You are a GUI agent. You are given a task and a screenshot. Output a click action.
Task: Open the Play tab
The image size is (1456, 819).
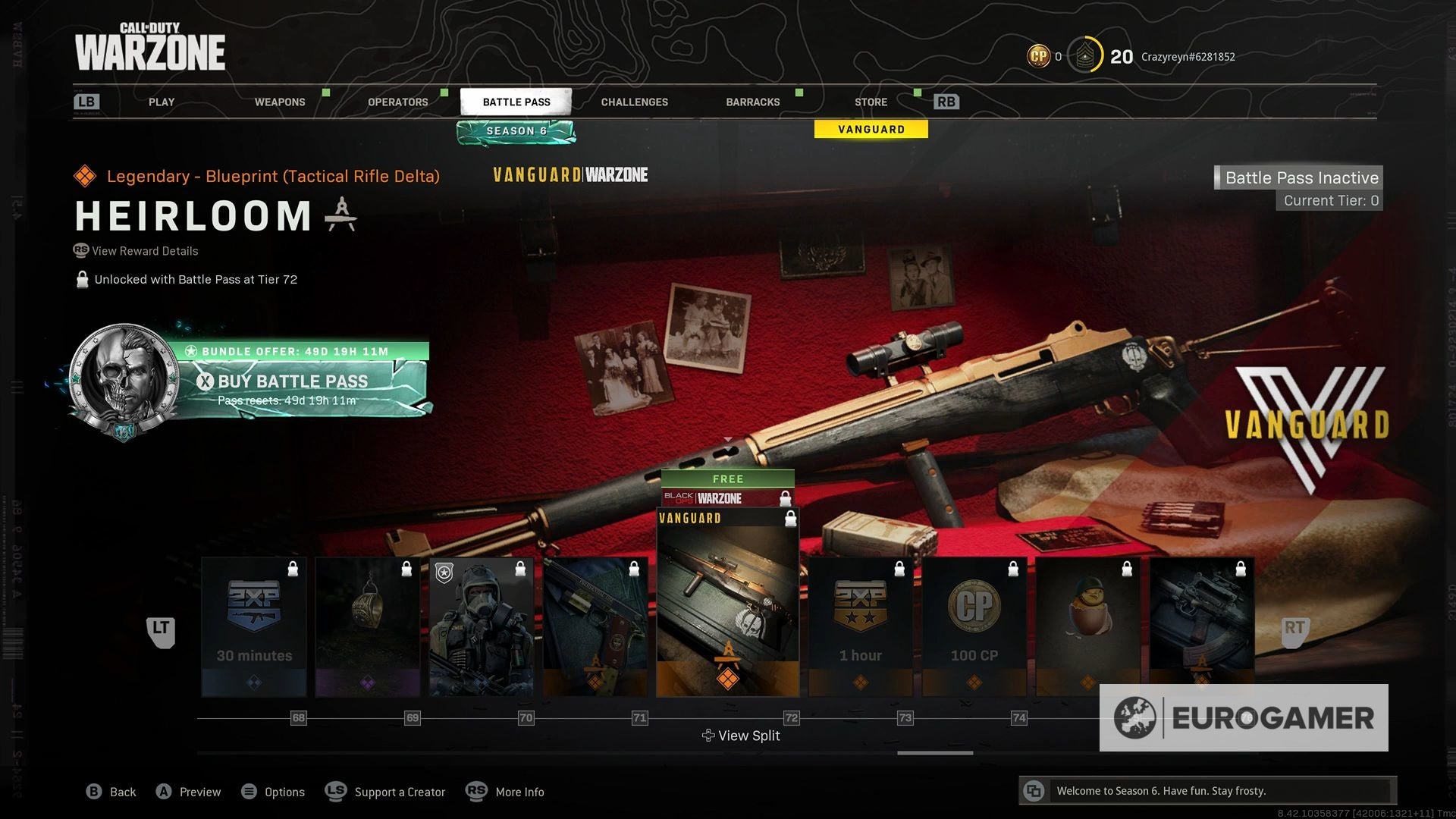[162, 102]
